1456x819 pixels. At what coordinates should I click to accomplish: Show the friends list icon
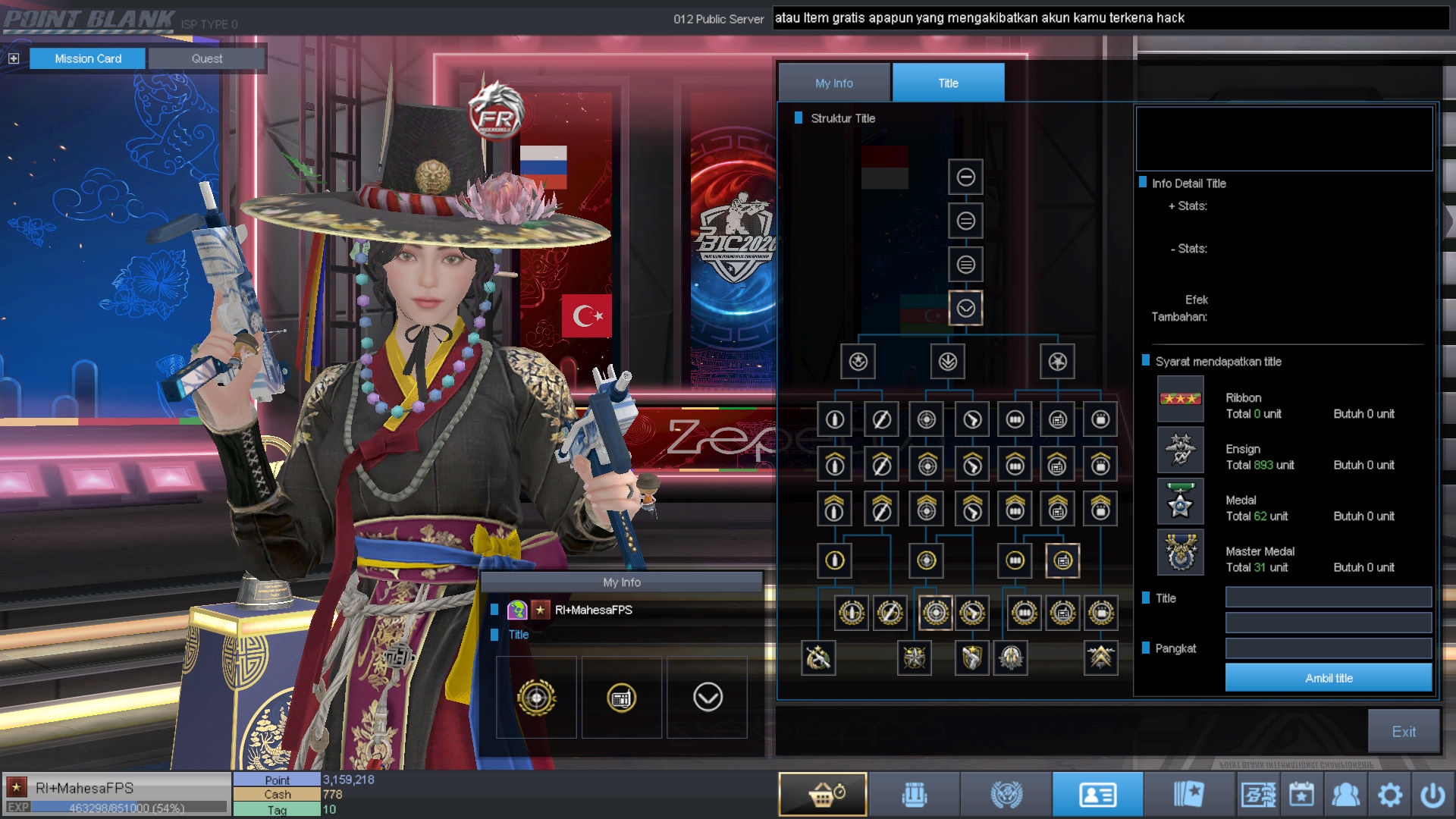pyautogui.click(x=1345, y=795)
